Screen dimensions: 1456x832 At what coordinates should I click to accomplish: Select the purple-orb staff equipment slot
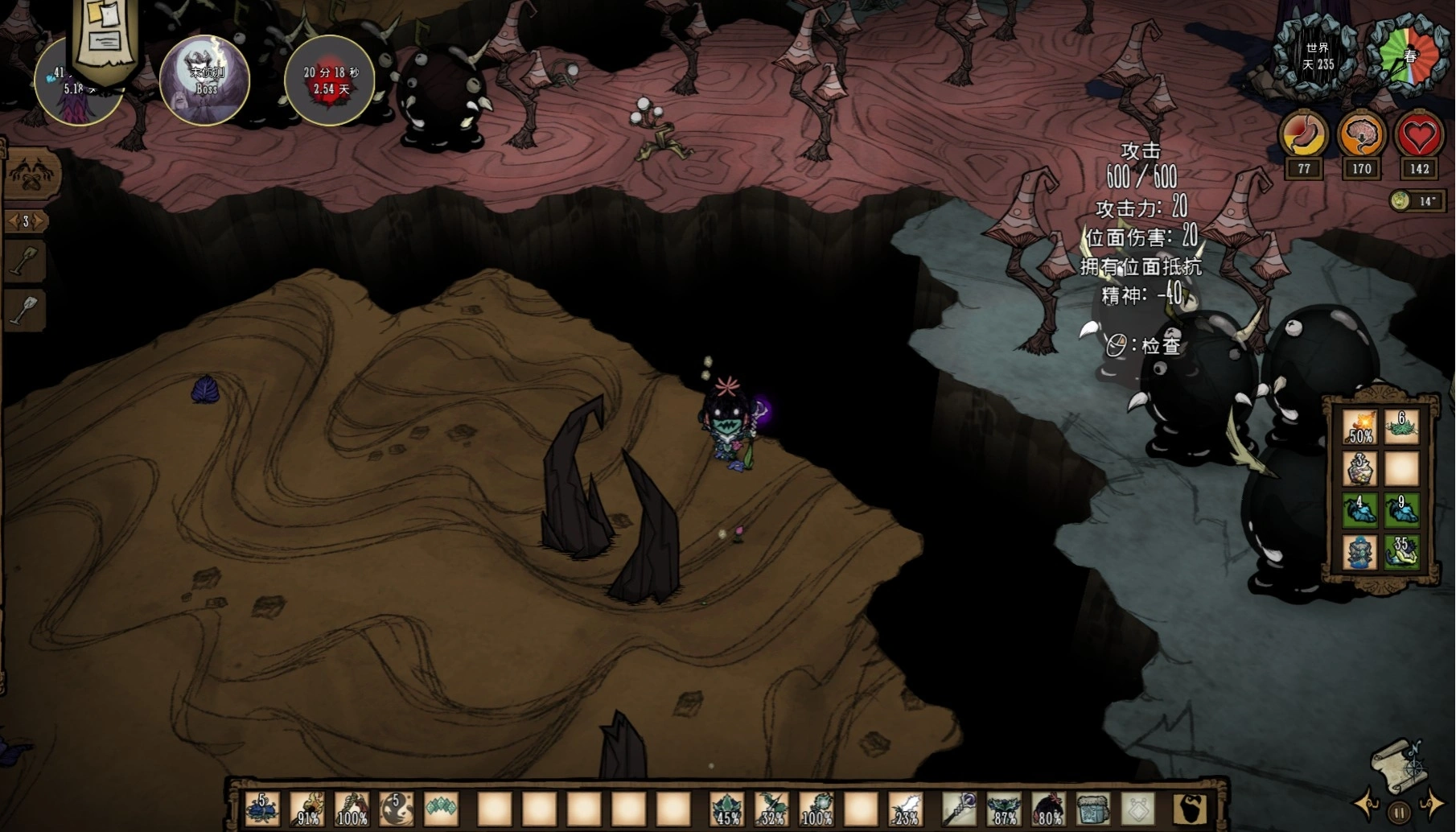pos(958,808)
